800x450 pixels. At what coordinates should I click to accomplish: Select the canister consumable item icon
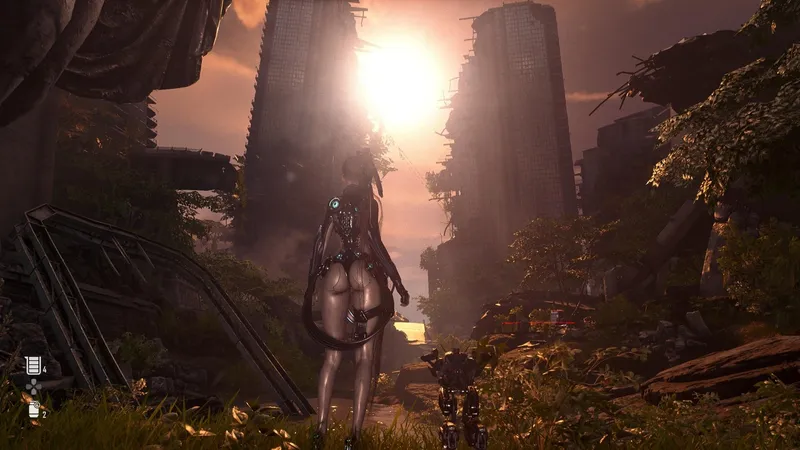point(33,408)
